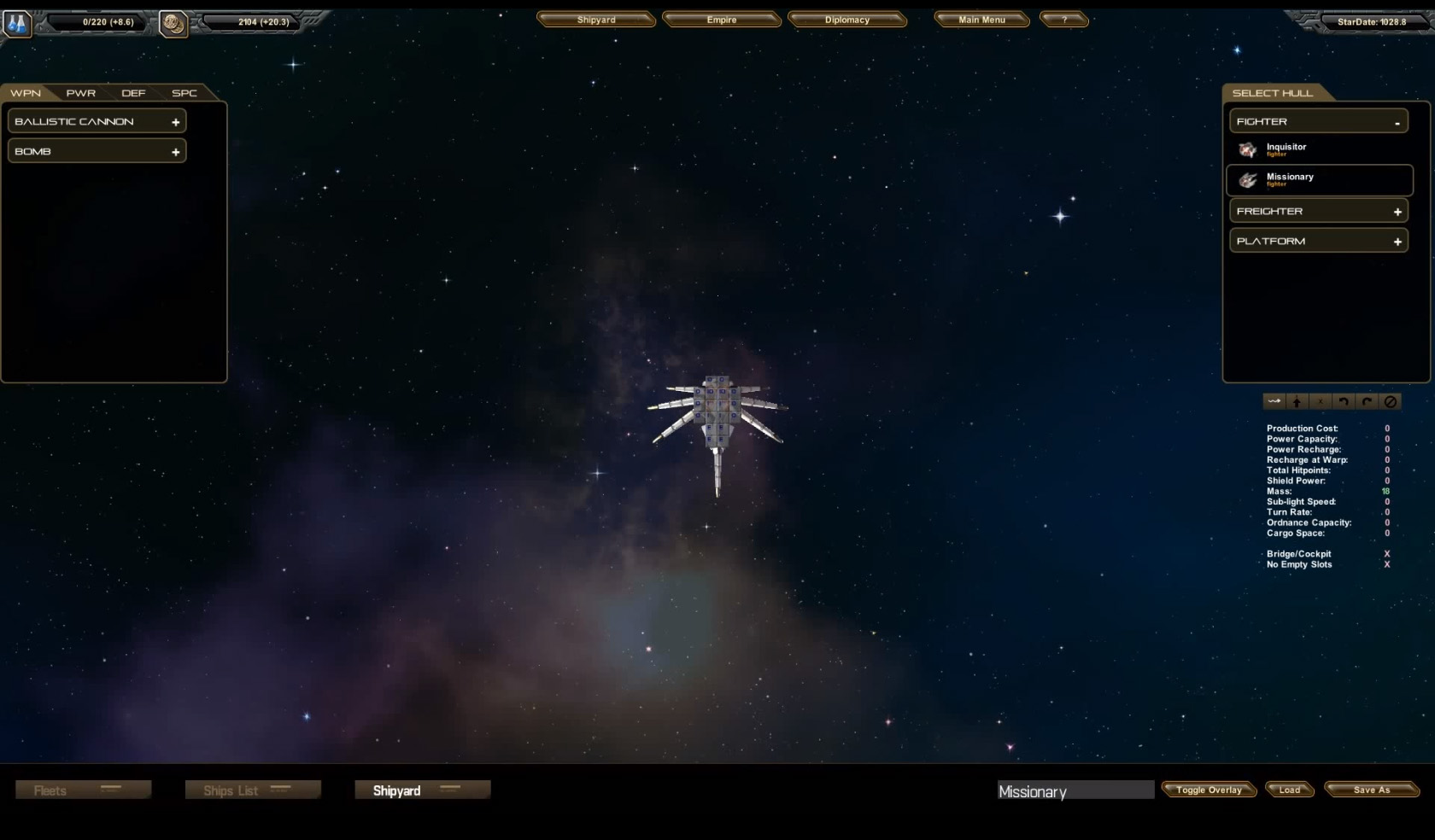Switch to the SPC modules tab
1435x840 pixels.
184,93
